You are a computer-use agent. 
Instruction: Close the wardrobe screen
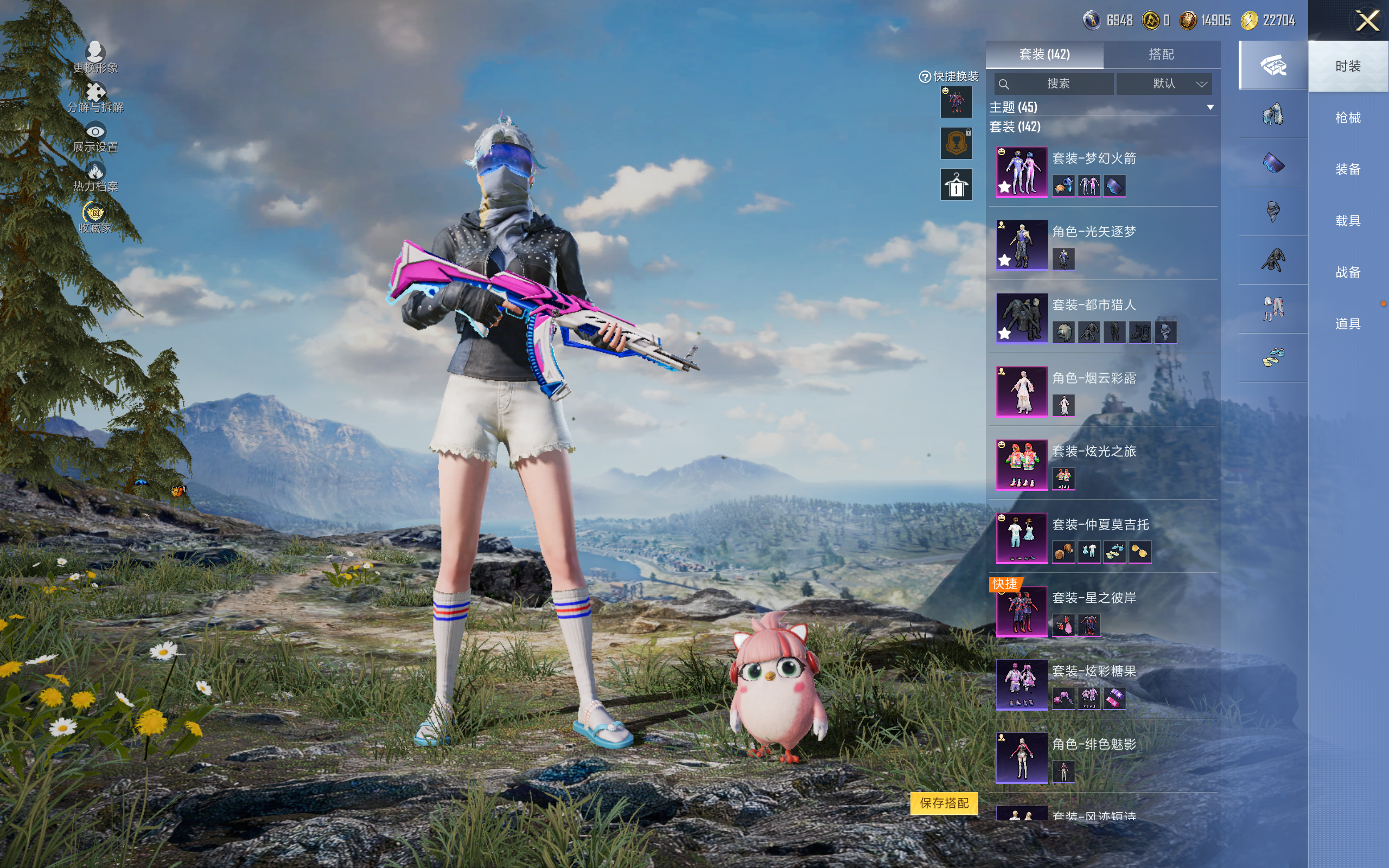click(1367, 21)
